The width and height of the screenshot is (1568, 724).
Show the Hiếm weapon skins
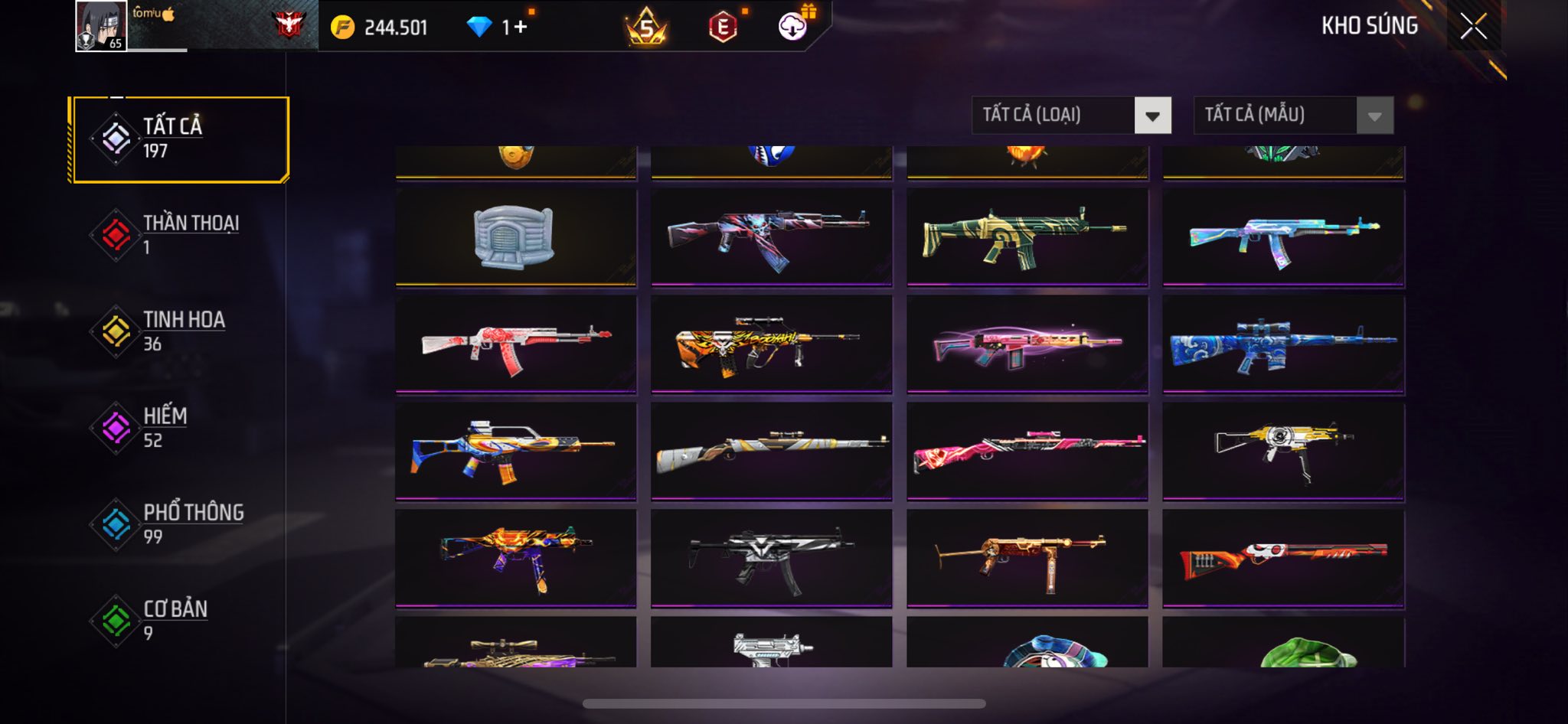pos(179,428)
